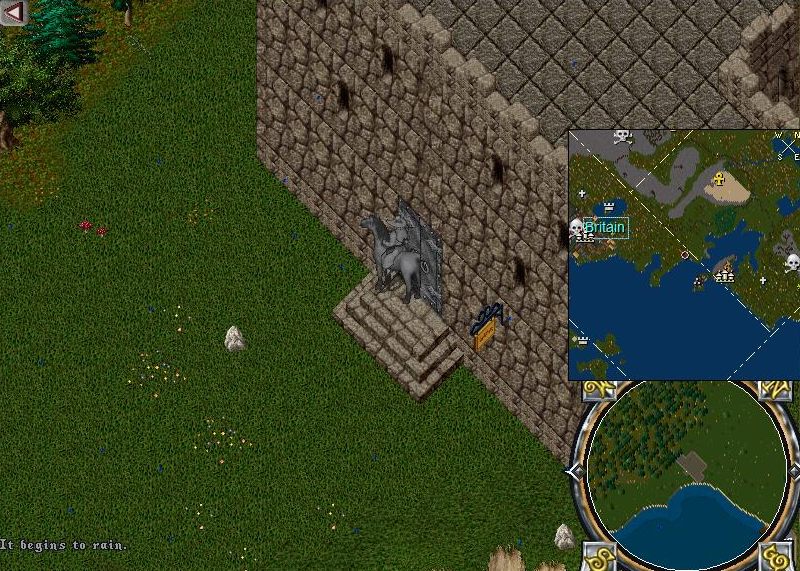Viewport: 800px width, 571px height.
Task: Click the red back arrow button
Action: click(13, 12)
